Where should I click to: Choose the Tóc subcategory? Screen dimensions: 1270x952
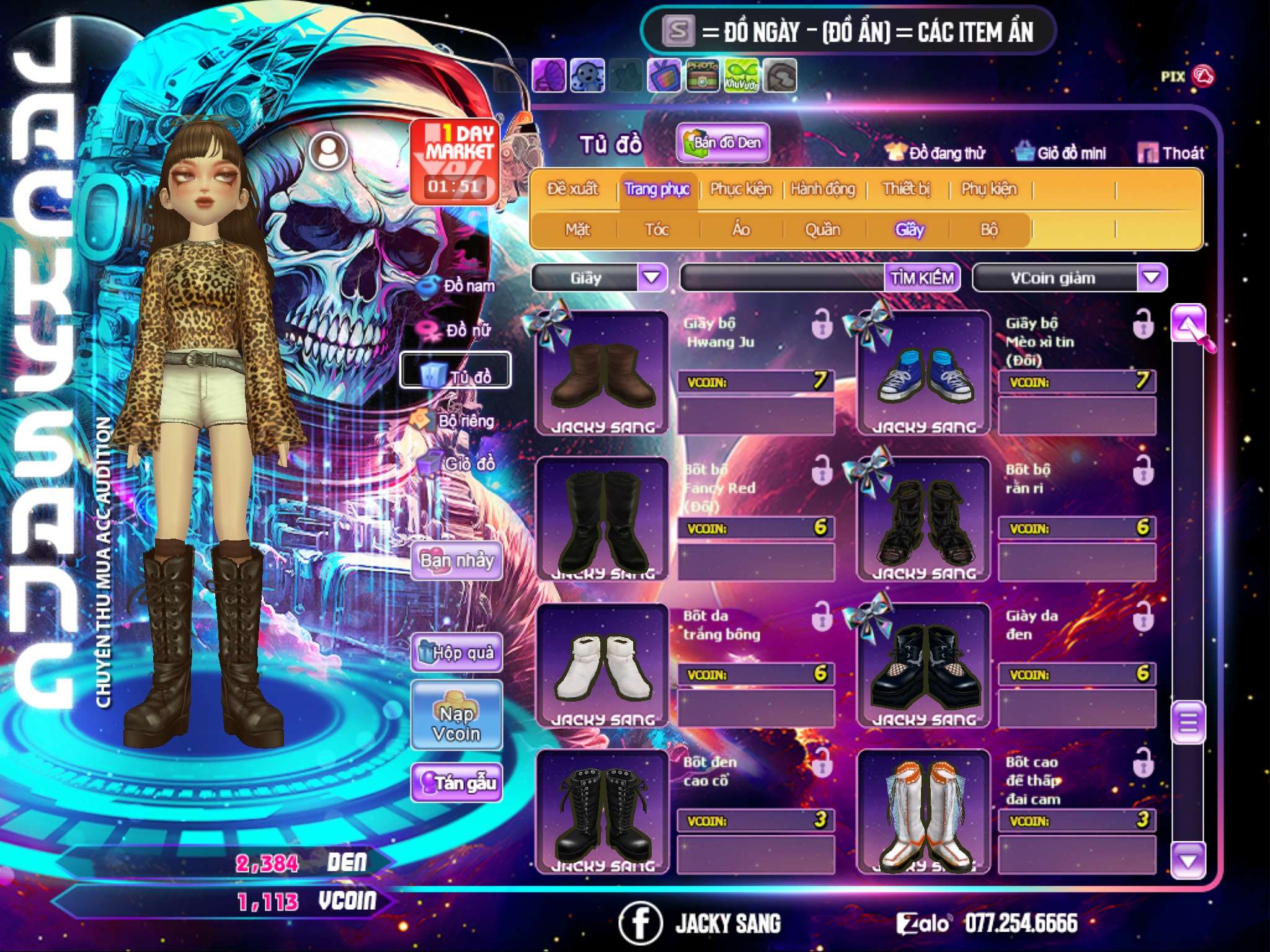tap(657, 230)
